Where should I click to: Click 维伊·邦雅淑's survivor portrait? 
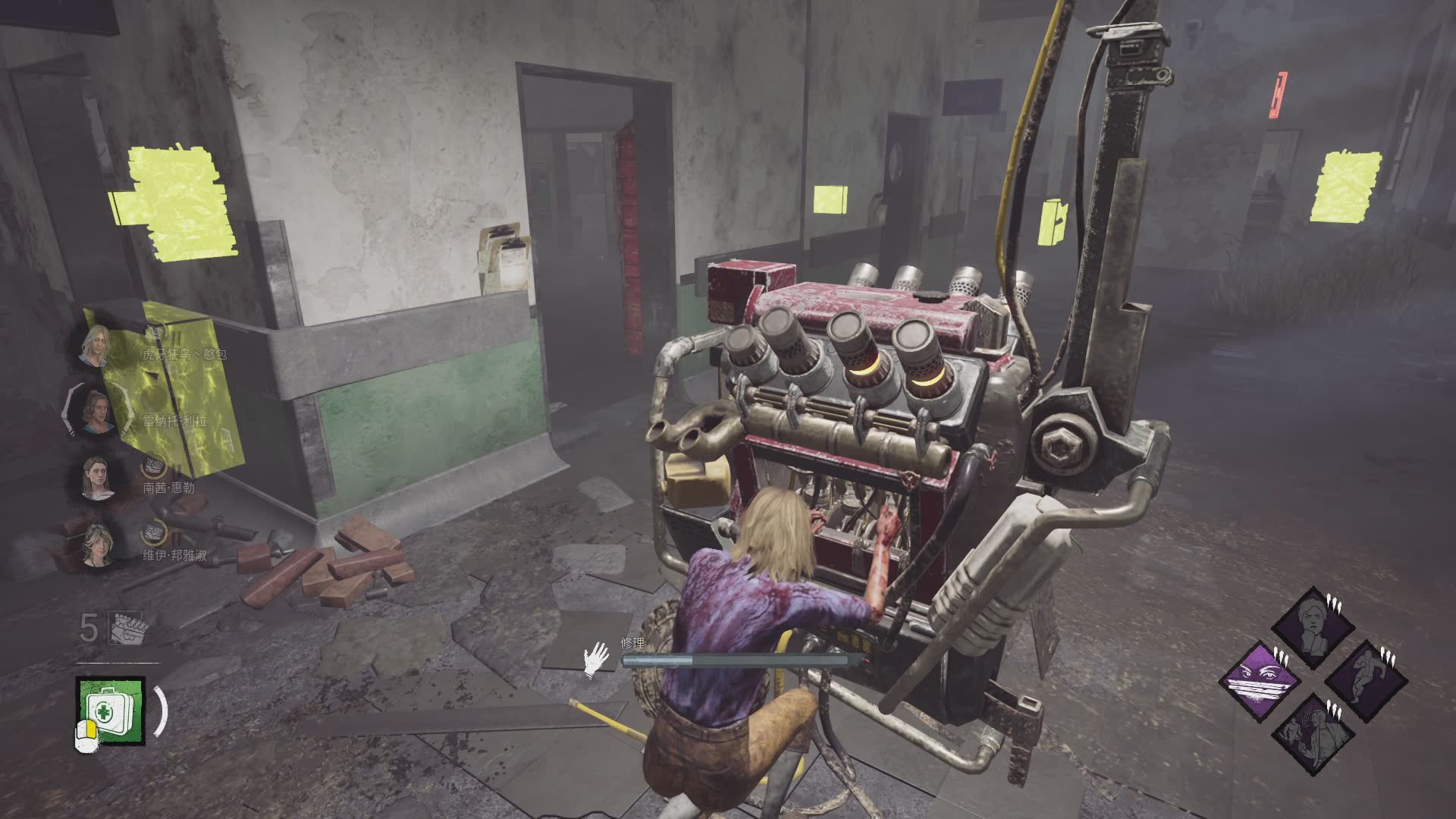pos(98,545)
